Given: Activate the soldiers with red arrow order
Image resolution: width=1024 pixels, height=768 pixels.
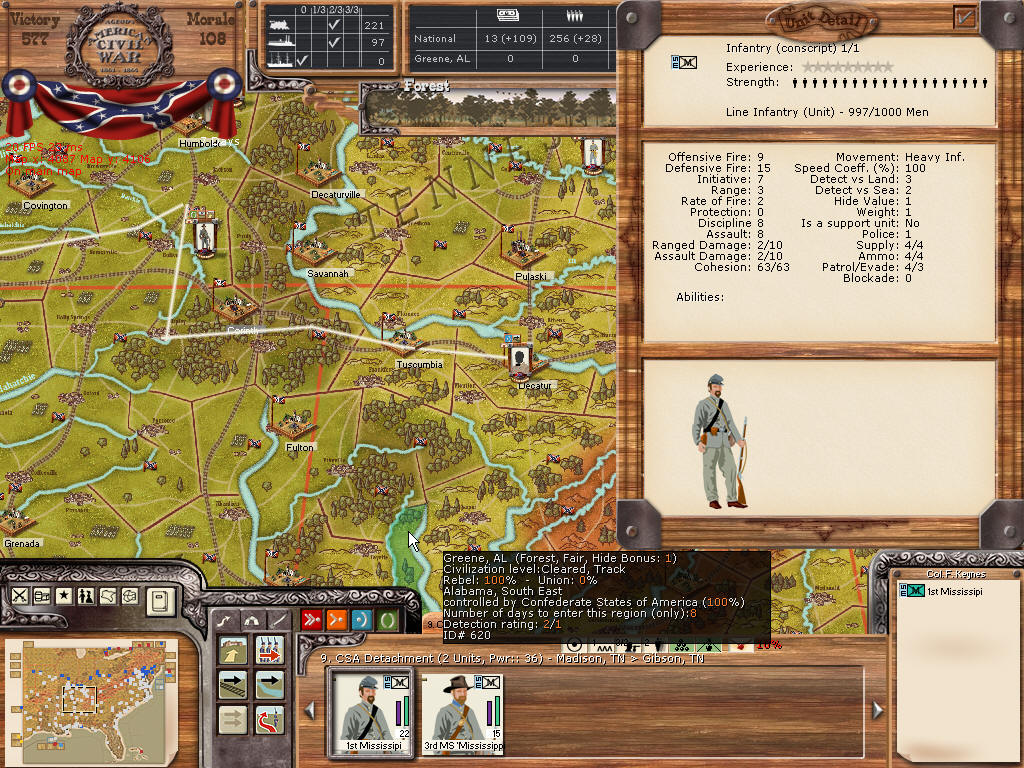Looking at the screenshot, I should [x=269, y=651].
